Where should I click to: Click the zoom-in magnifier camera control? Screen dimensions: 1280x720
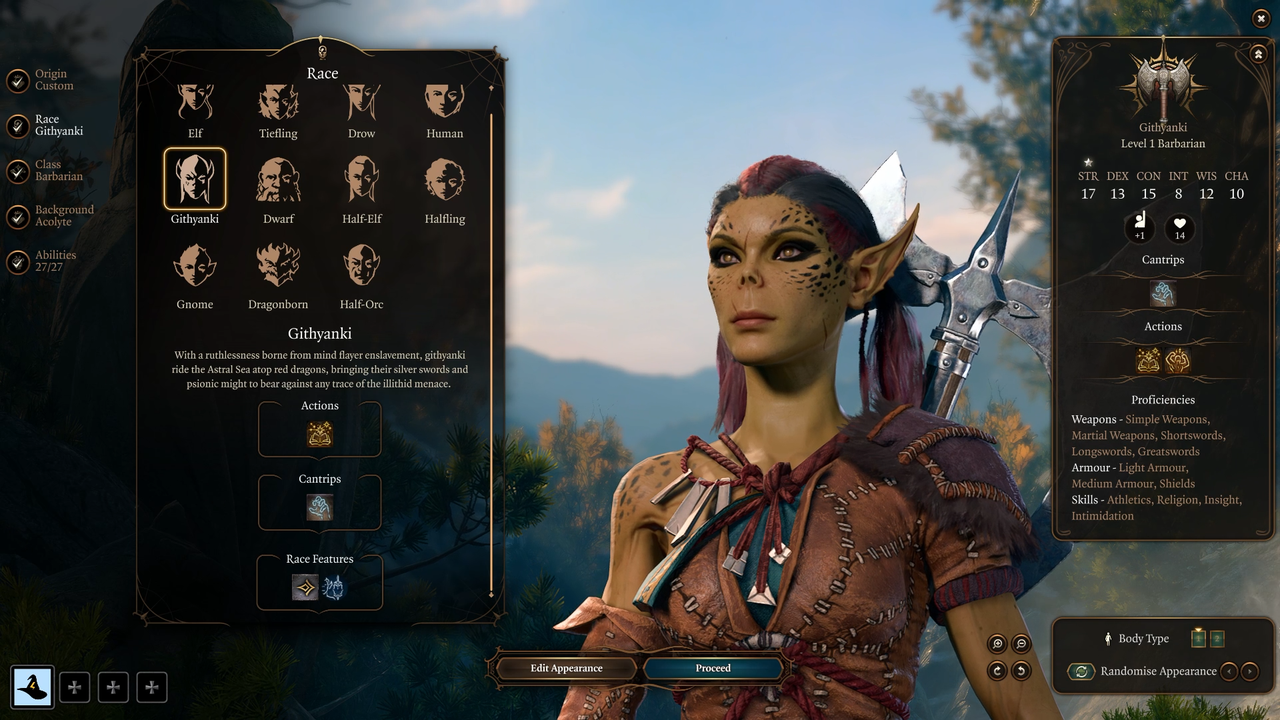coord(996,643)
